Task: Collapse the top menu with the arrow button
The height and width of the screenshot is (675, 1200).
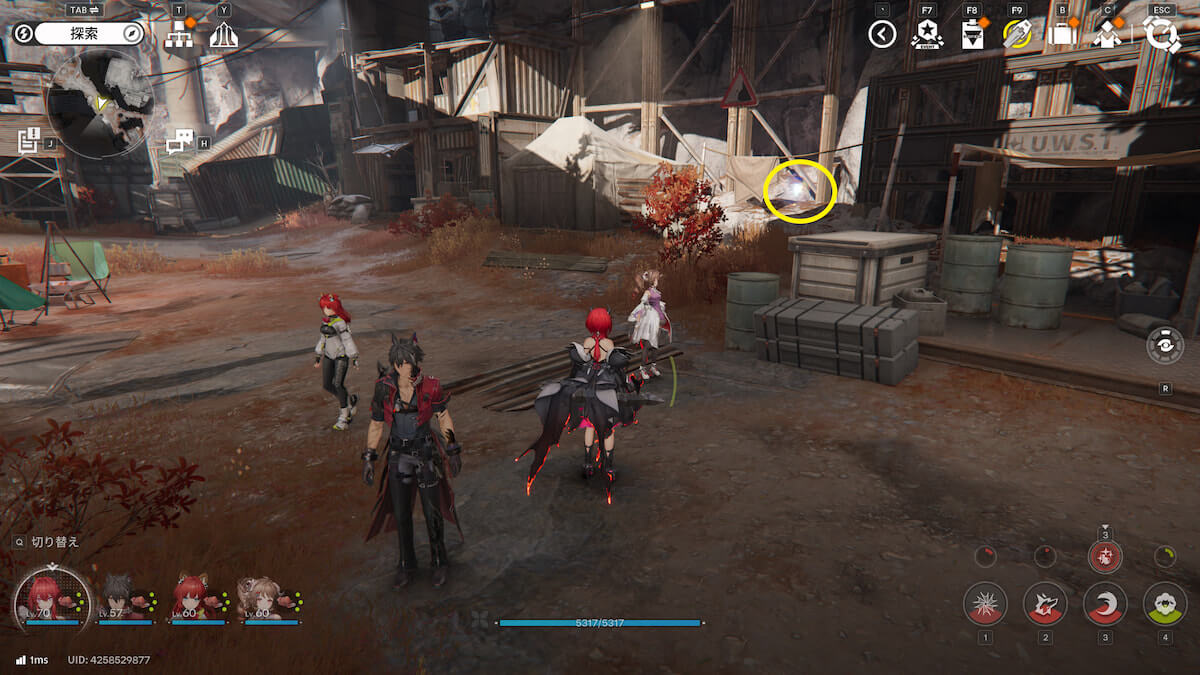Action: (x=881, y=35)
